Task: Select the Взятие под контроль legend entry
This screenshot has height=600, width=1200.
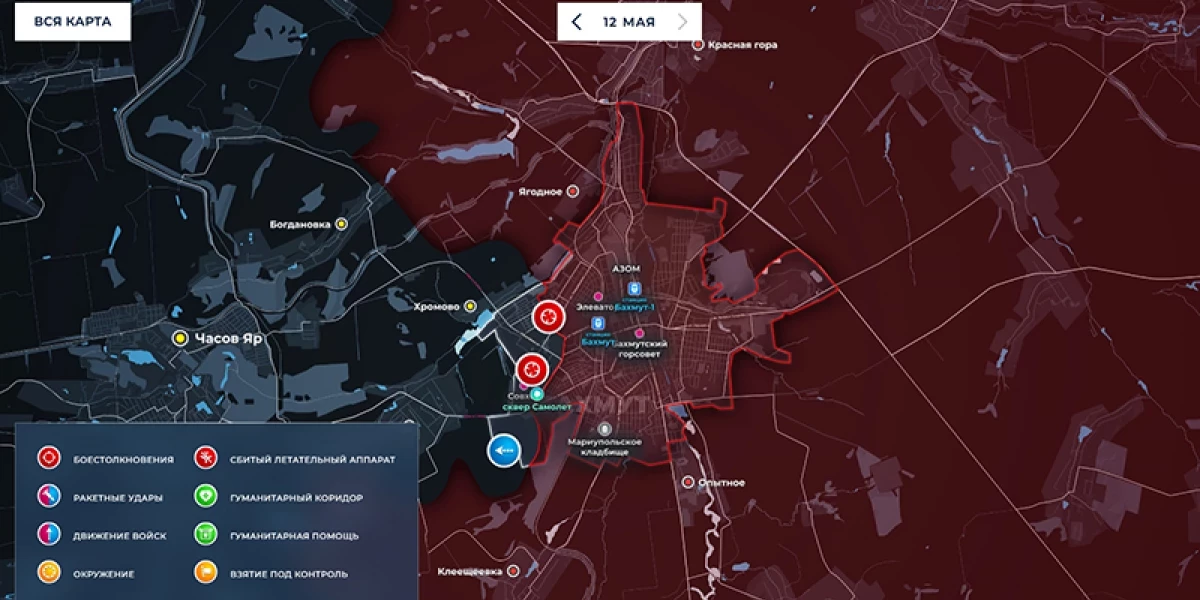Action: [x=207, y=573]
